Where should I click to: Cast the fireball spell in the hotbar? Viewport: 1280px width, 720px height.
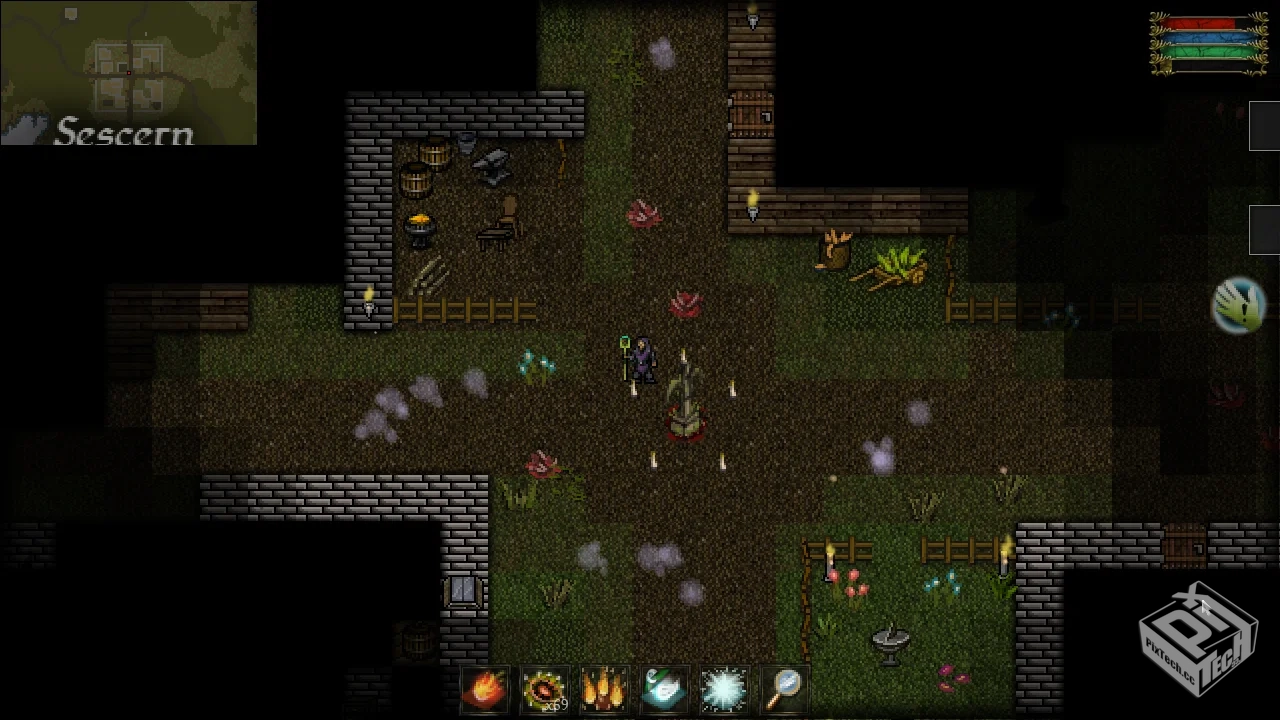[485, 689]
